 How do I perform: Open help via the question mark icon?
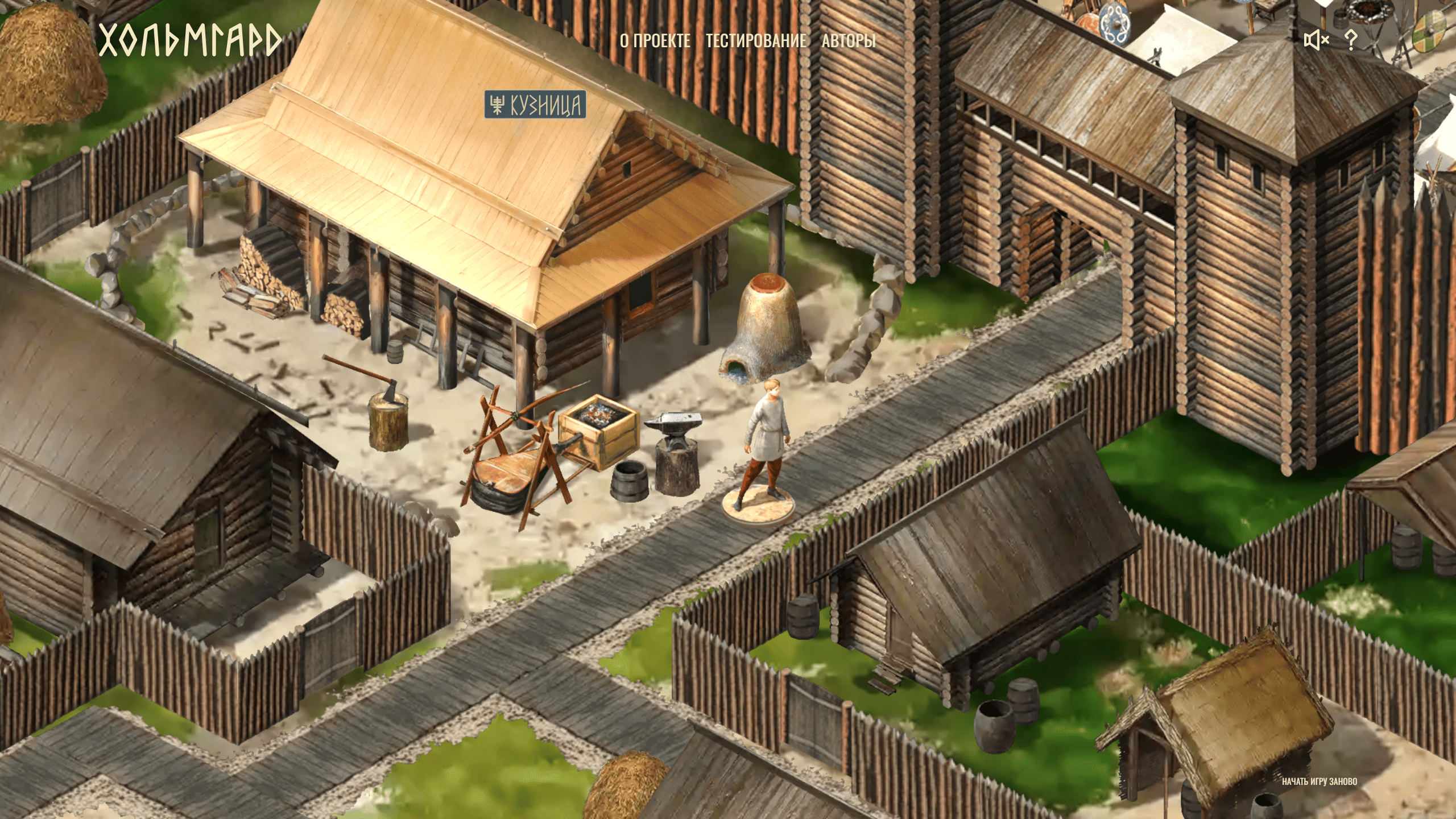click(1351, 40)
